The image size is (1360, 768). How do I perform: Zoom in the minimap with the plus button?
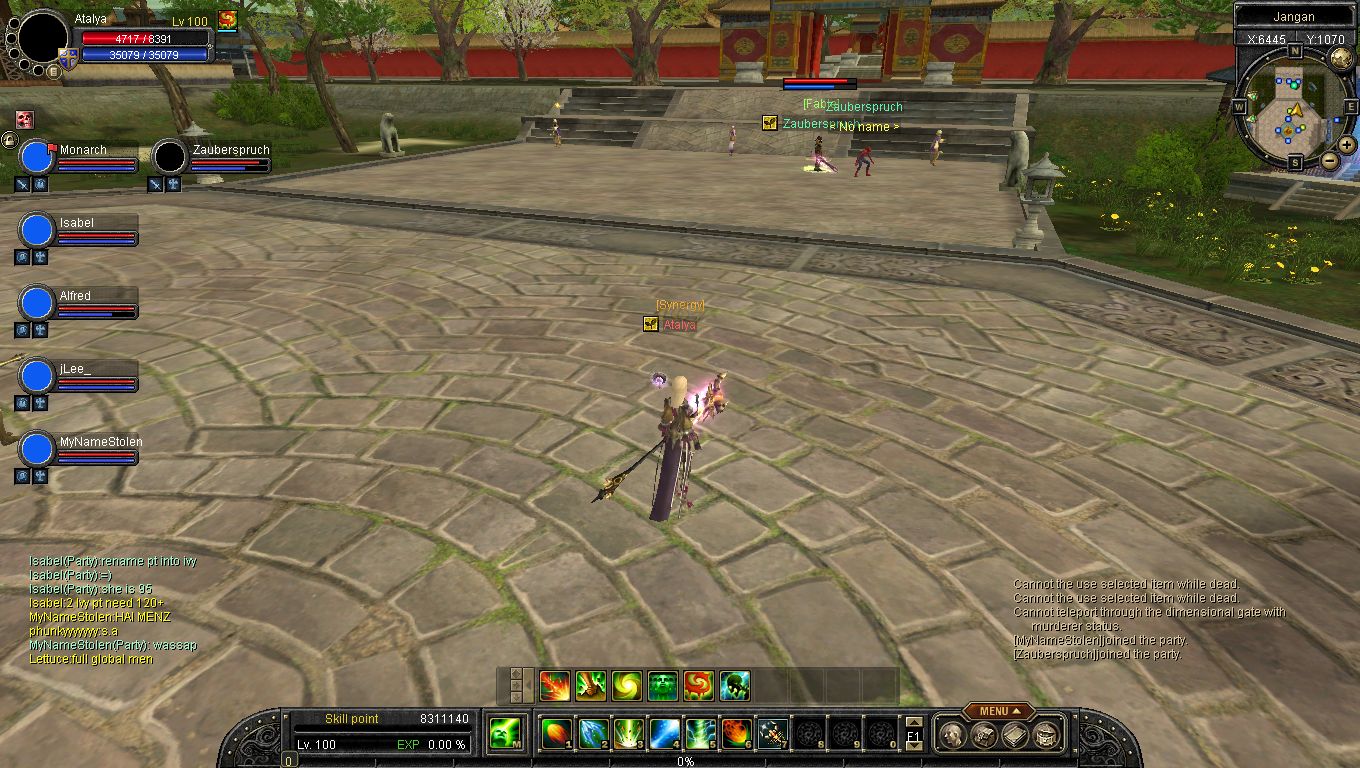coord(1347,145)
